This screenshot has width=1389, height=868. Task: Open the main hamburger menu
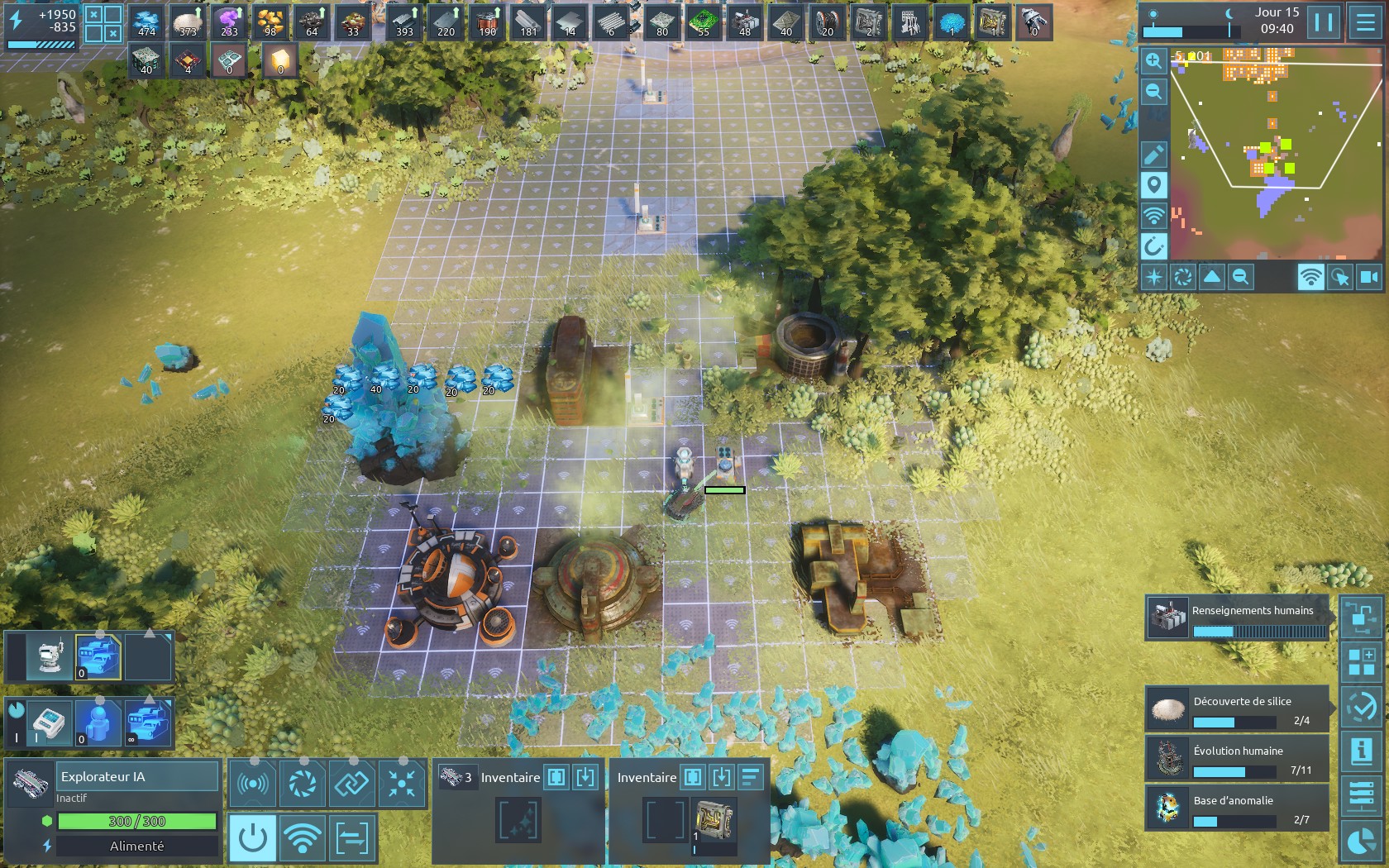(1365, 22)
